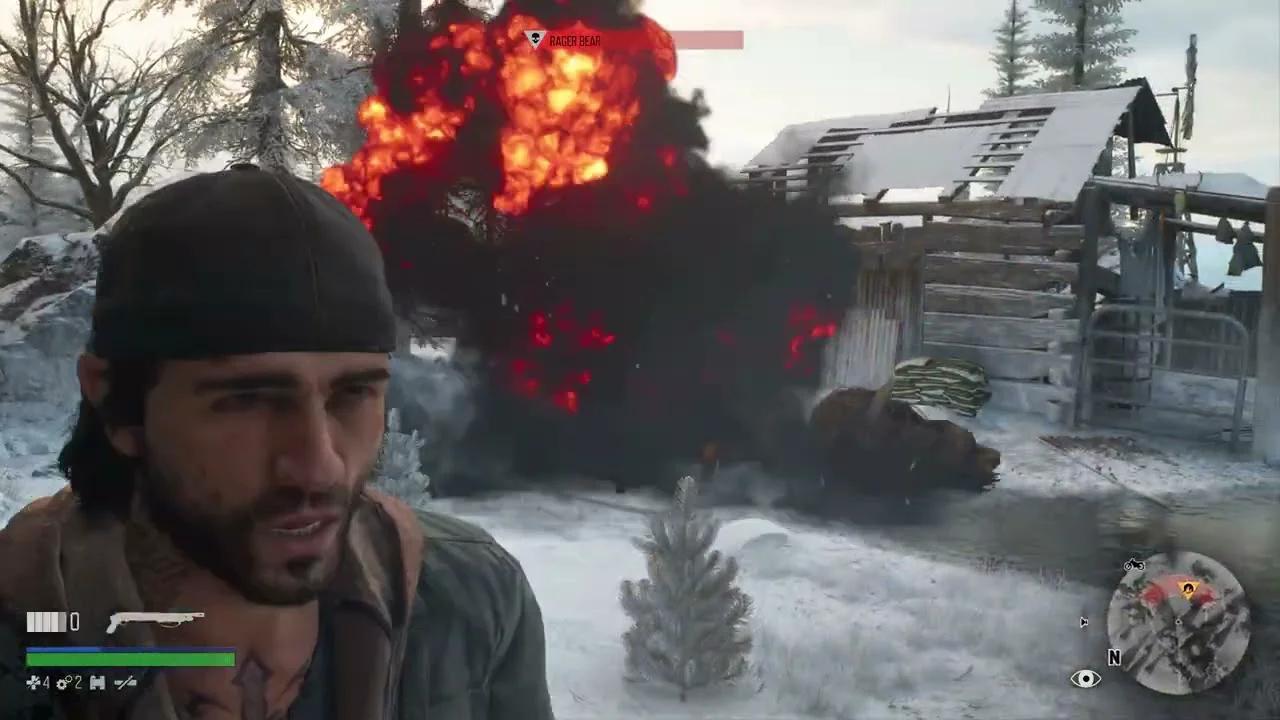Click the blue stamina bar above the health bar
Screen dimensions: 1280x720
(130, 650)
